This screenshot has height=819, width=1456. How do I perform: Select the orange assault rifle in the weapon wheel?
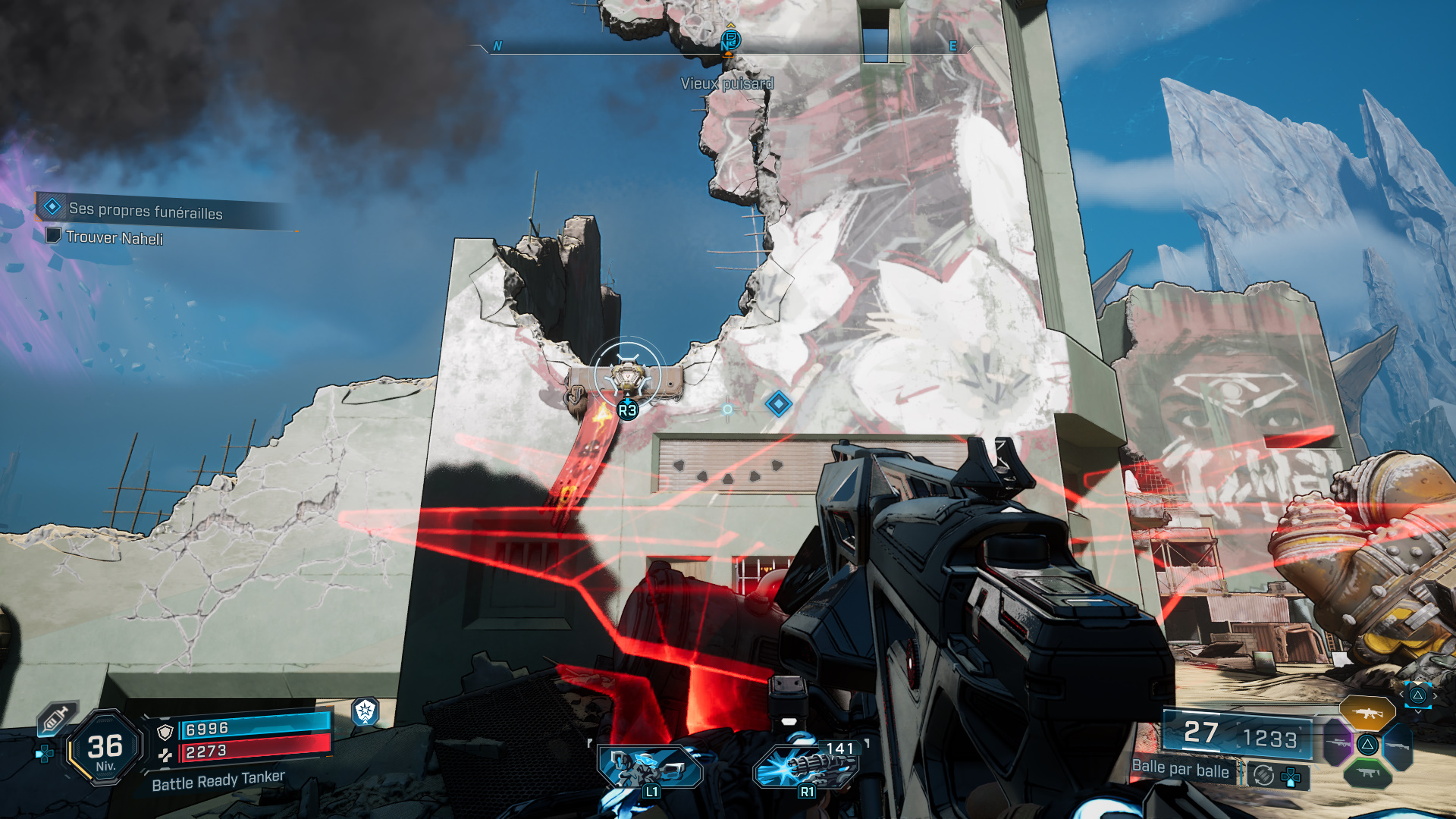tap(1369, 714)
